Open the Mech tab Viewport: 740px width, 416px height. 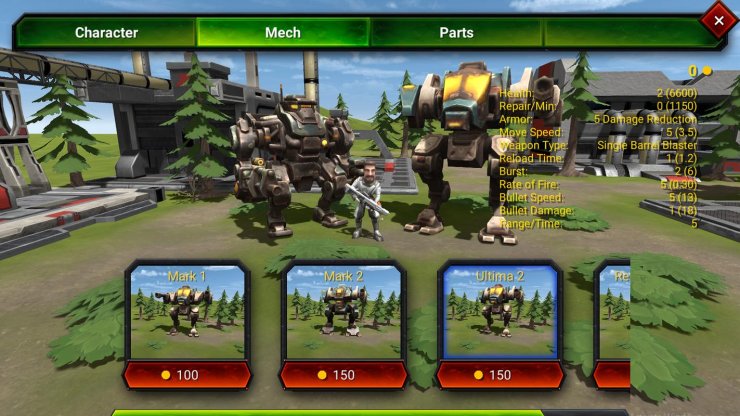282,33
